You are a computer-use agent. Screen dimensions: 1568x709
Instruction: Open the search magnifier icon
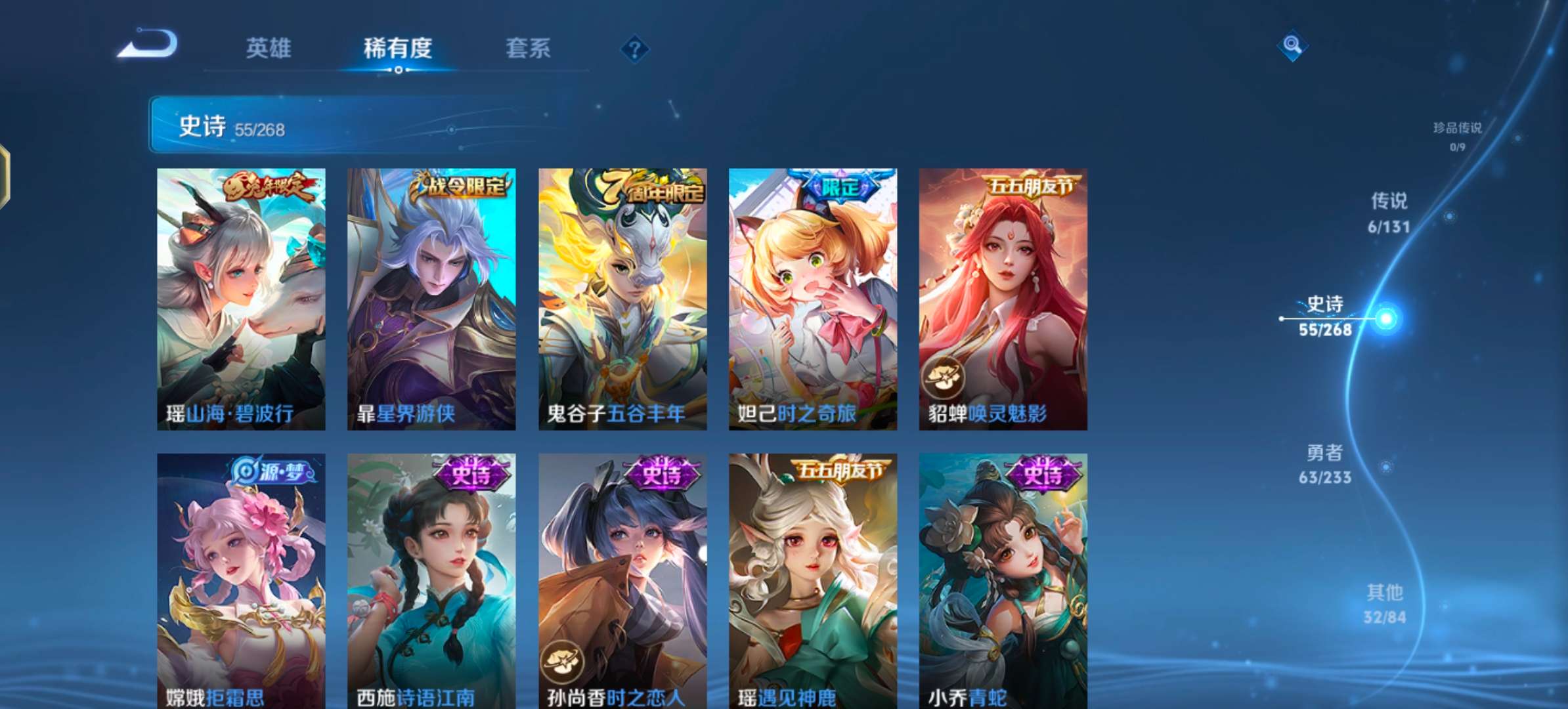pos(1292,46)
